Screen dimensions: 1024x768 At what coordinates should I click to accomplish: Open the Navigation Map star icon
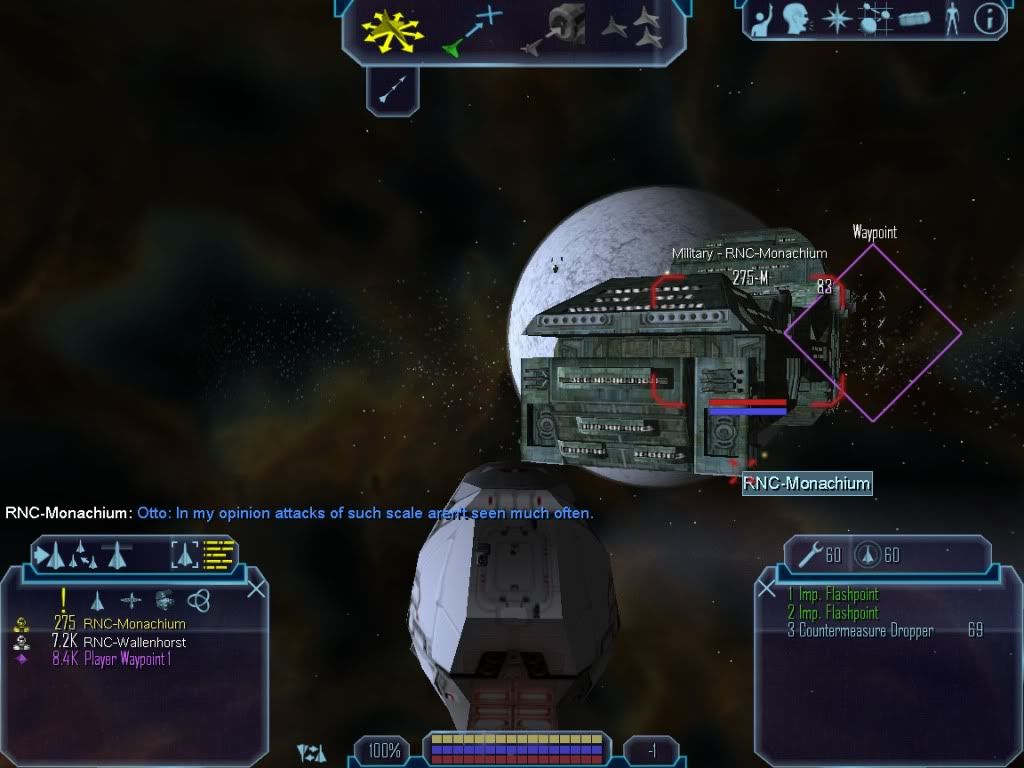click(835, 19)
